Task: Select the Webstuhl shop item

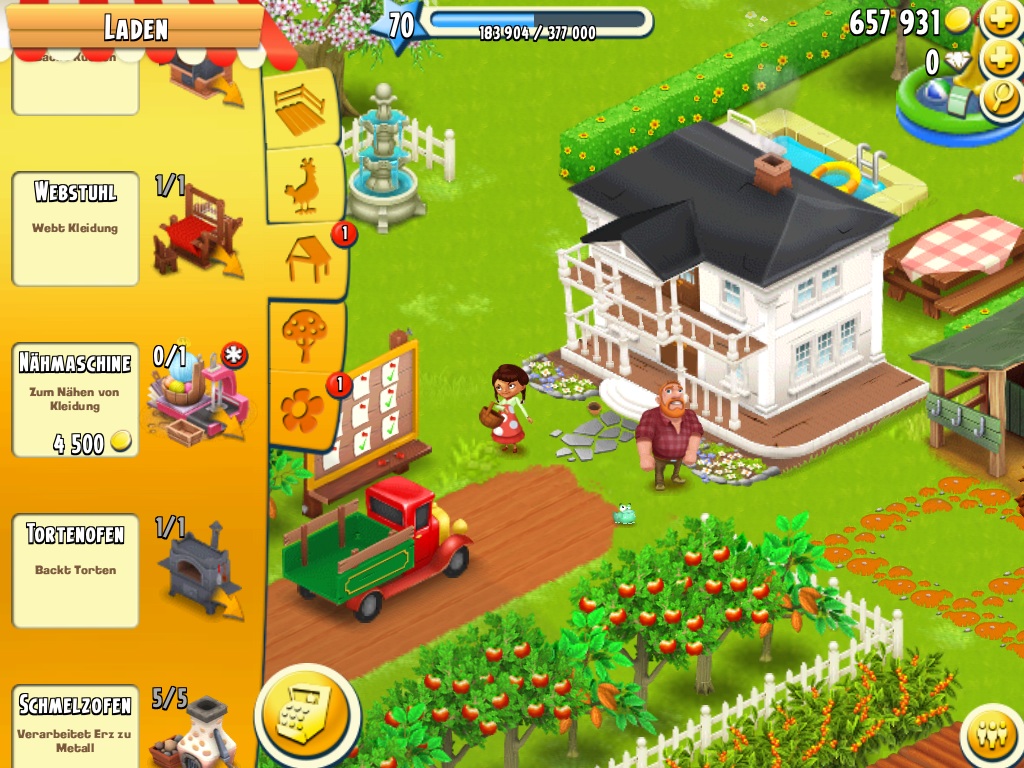Action: pyautogui.click(x=76, y=229)
